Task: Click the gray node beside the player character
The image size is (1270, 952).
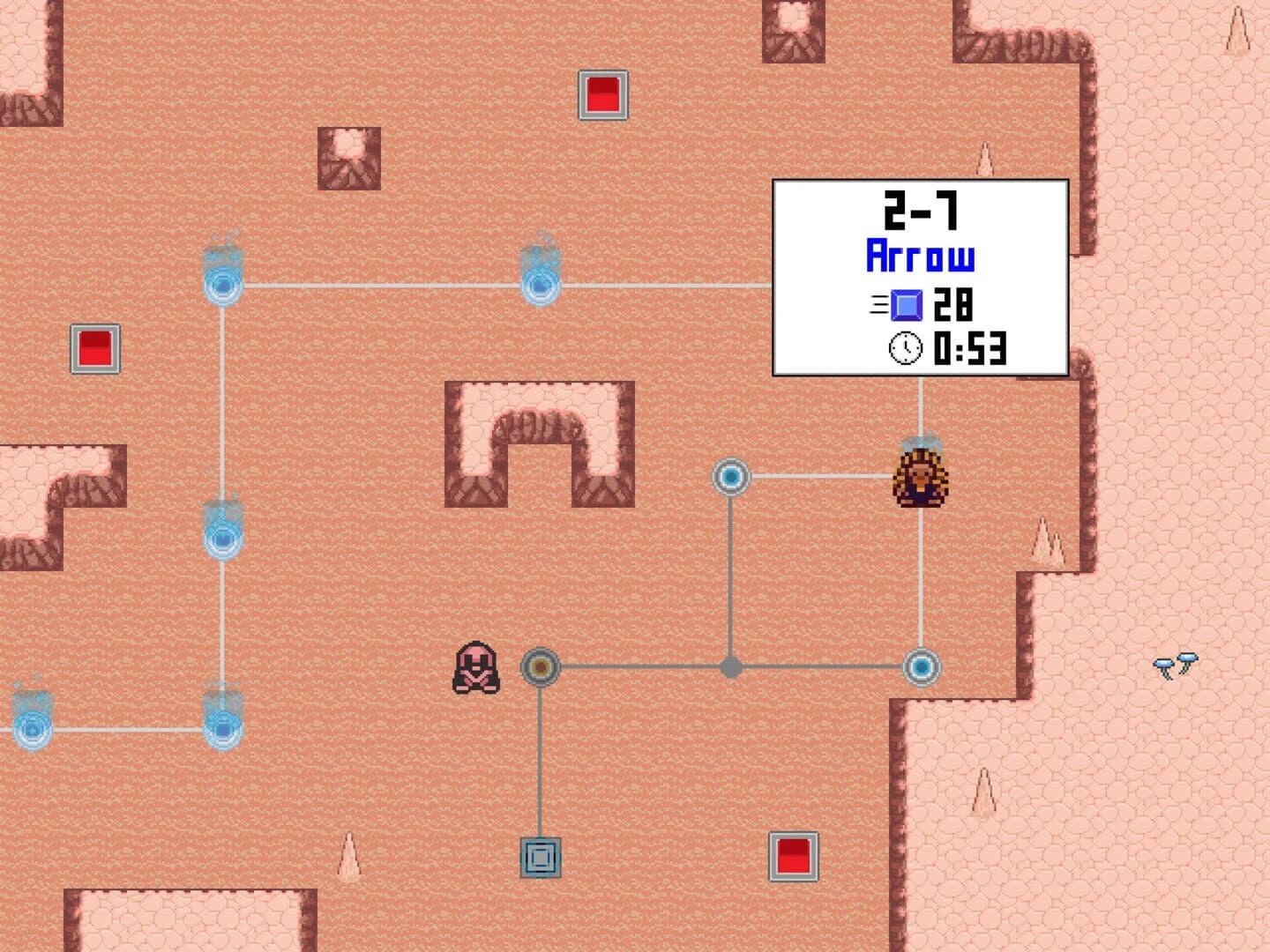Action: pos(541,667)
